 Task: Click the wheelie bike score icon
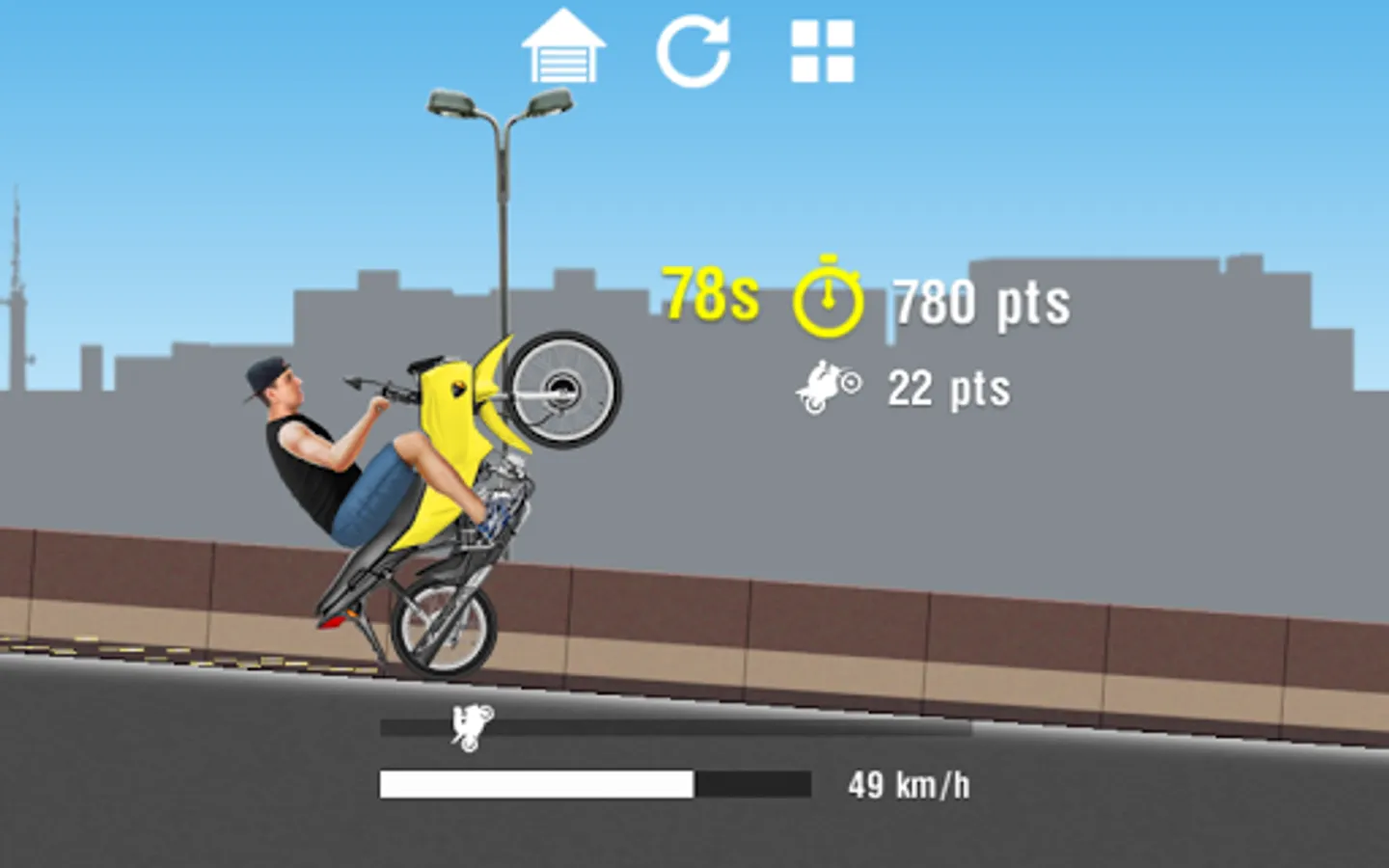coord(827,384)
